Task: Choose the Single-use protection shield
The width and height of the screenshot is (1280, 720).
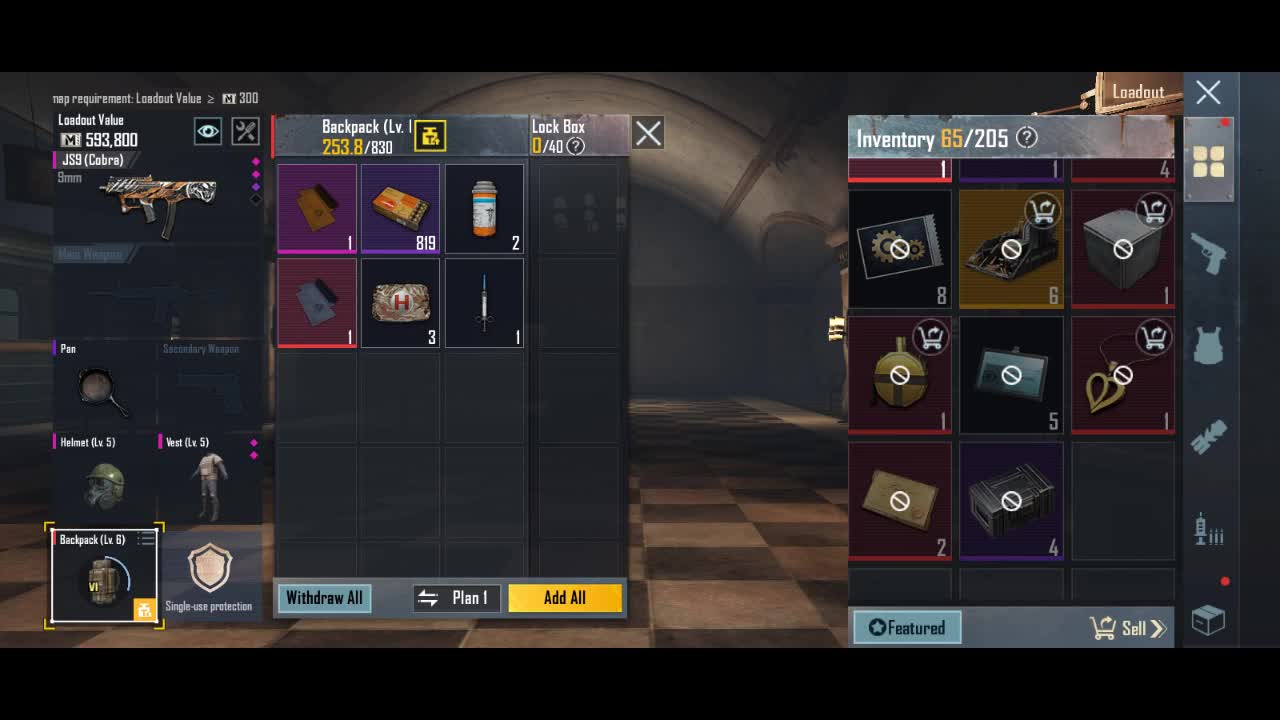Action: tap(209, 575)
